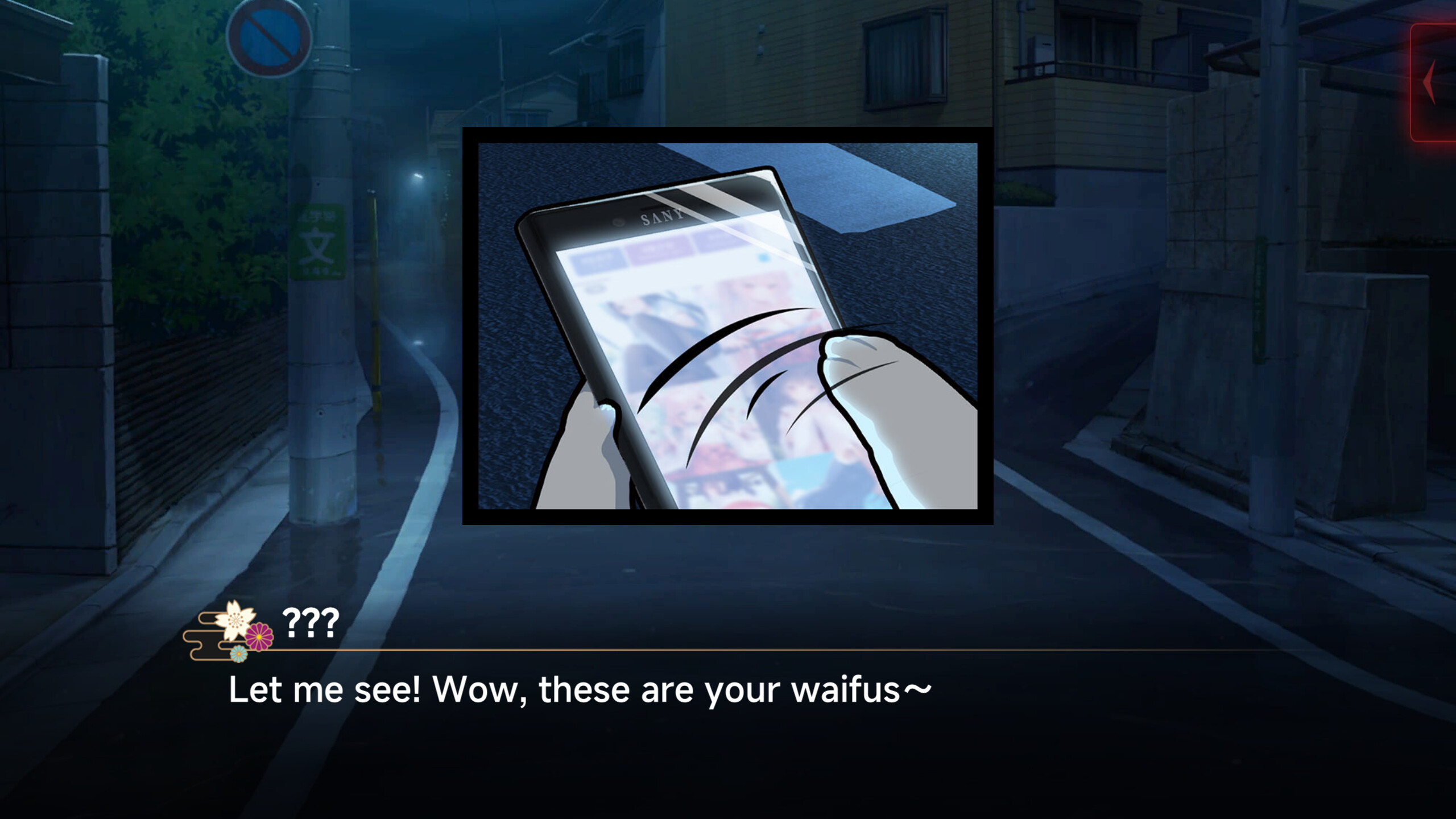Advance the dialogue by clicking the text line

click(580, 688)
